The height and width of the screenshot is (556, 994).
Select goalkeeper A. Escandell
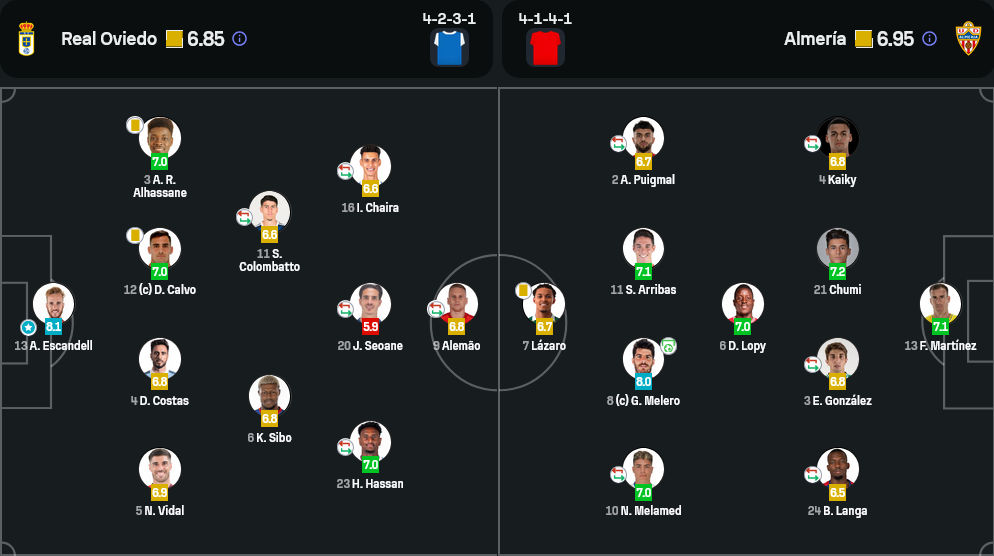tap(54, 305)
